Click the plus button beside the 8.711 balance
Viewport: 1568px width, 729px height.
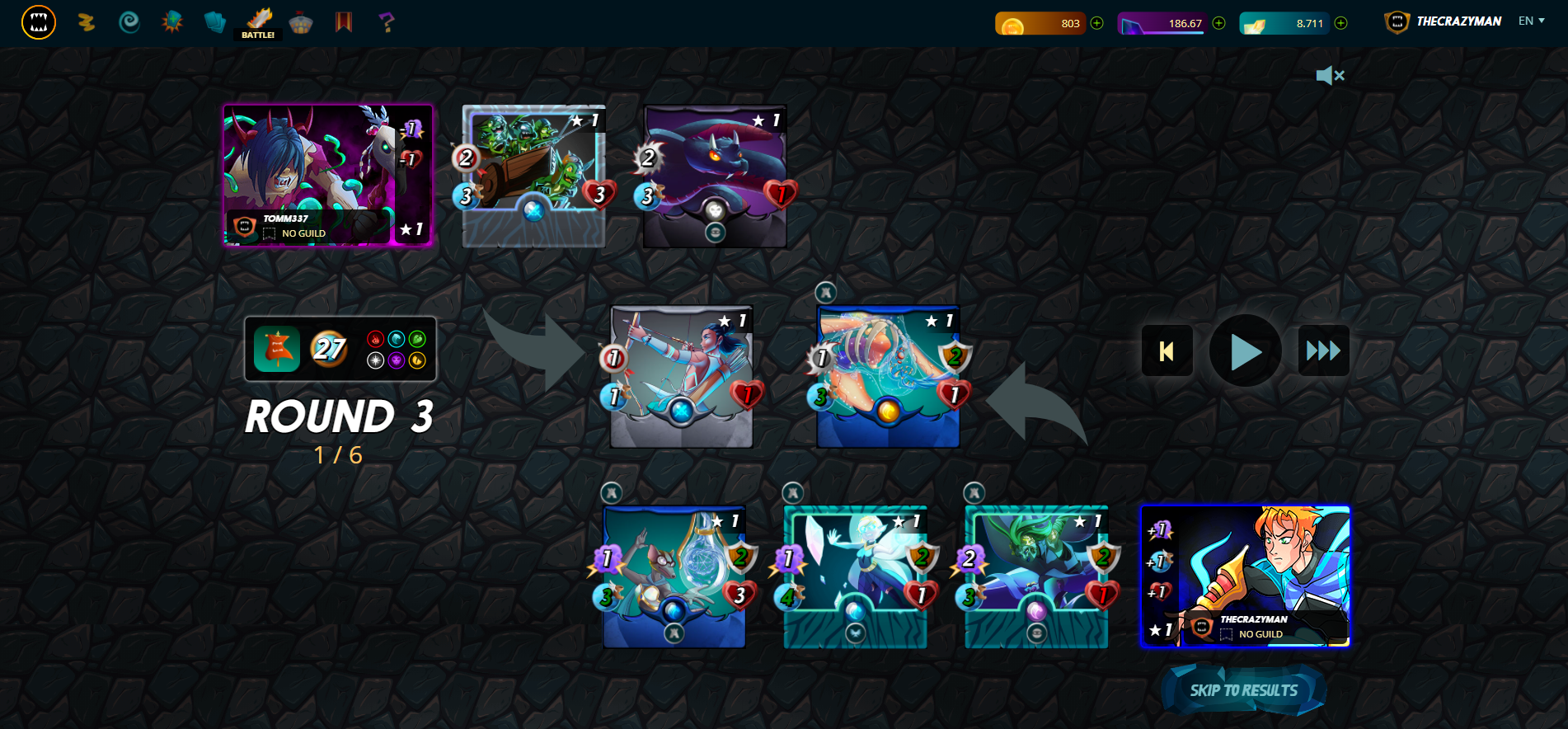click(x=1340, y=24)
